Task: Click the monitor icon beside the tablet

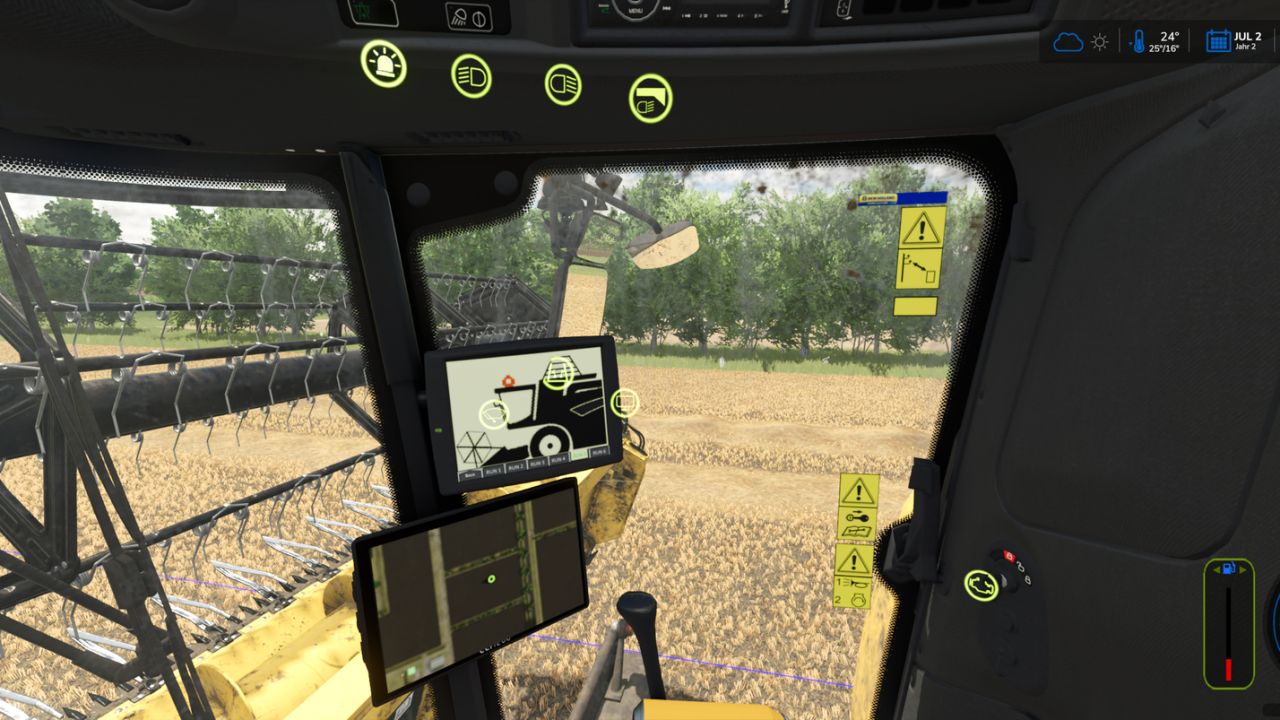Action: [x=625, y=403]
